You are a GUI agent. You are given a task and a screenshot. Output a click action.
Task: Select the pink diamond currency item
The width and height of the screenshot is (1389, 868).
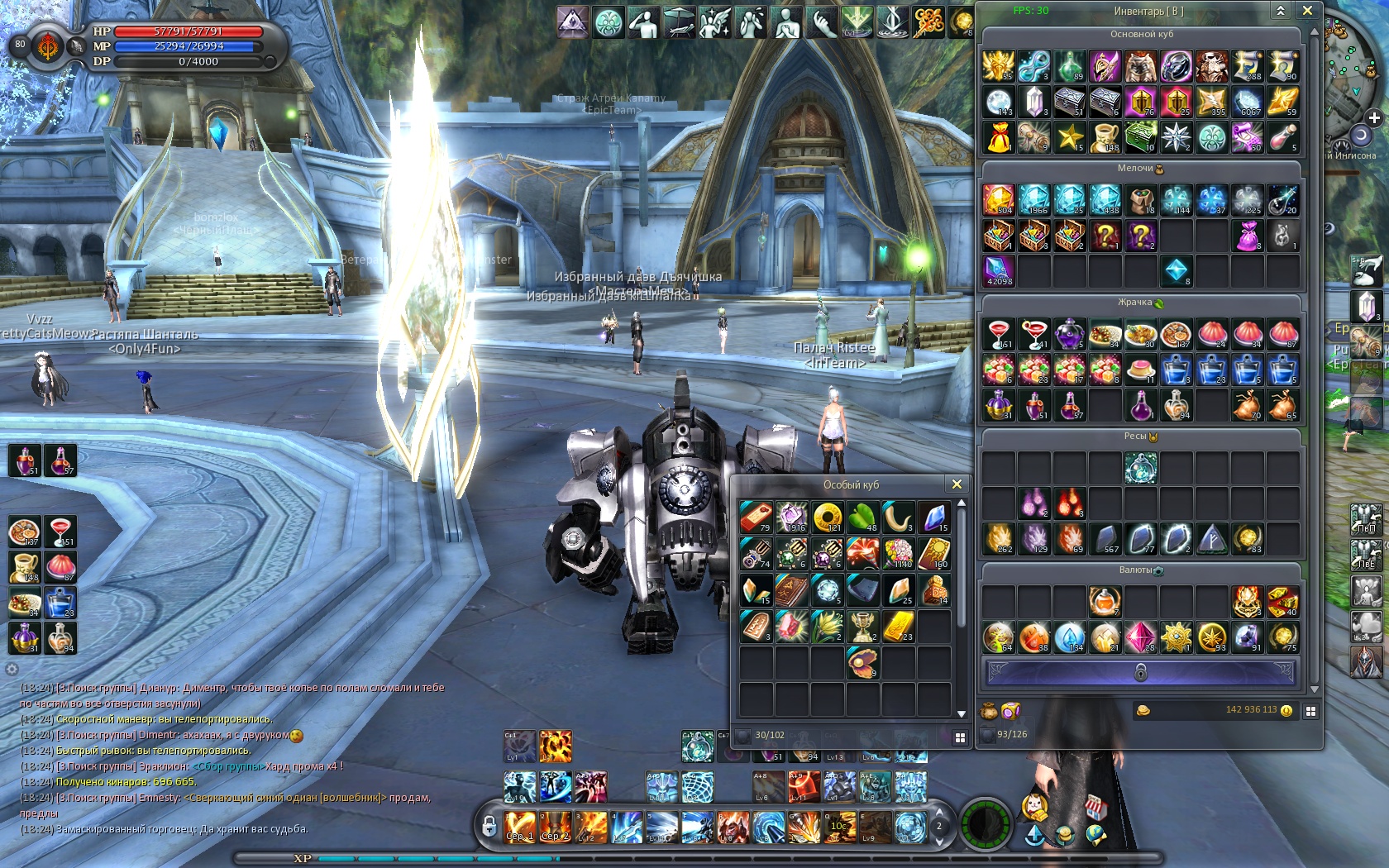pyautogui.click(x=1140, y=637)
